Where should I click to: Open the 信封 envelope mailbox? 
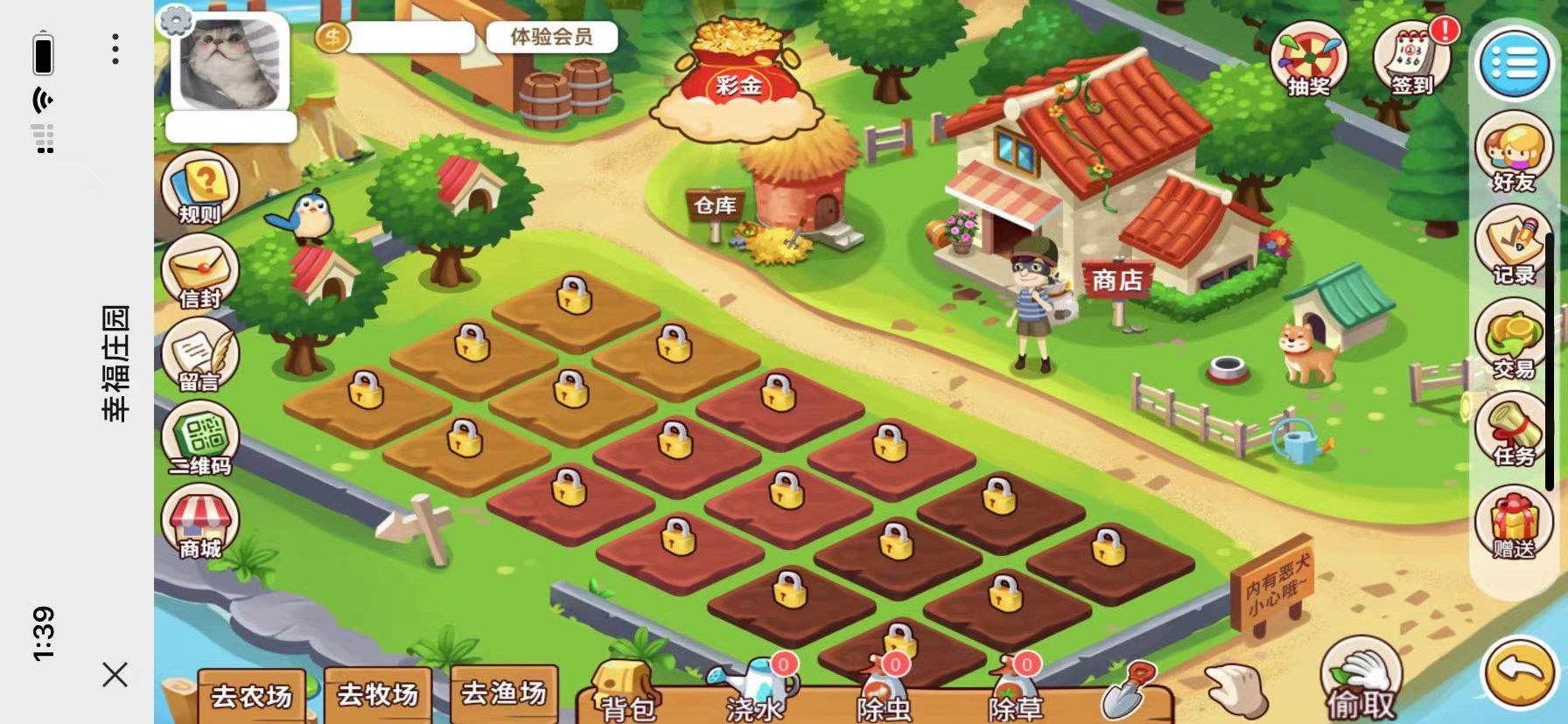[x=199, y=272]
